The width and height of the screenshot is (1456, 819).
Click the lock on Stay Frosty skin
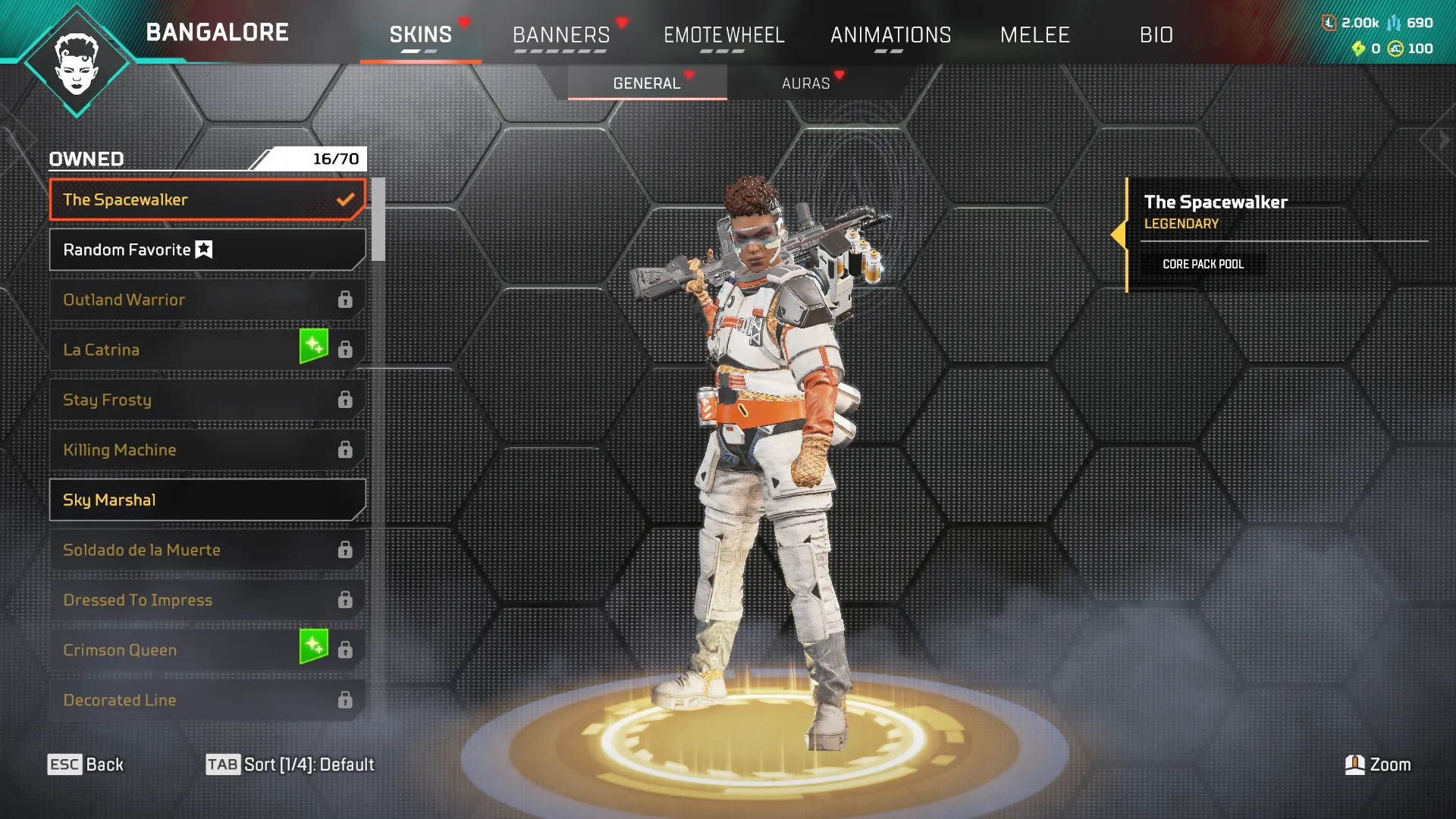pyautogui.click(x=347, y=400)
